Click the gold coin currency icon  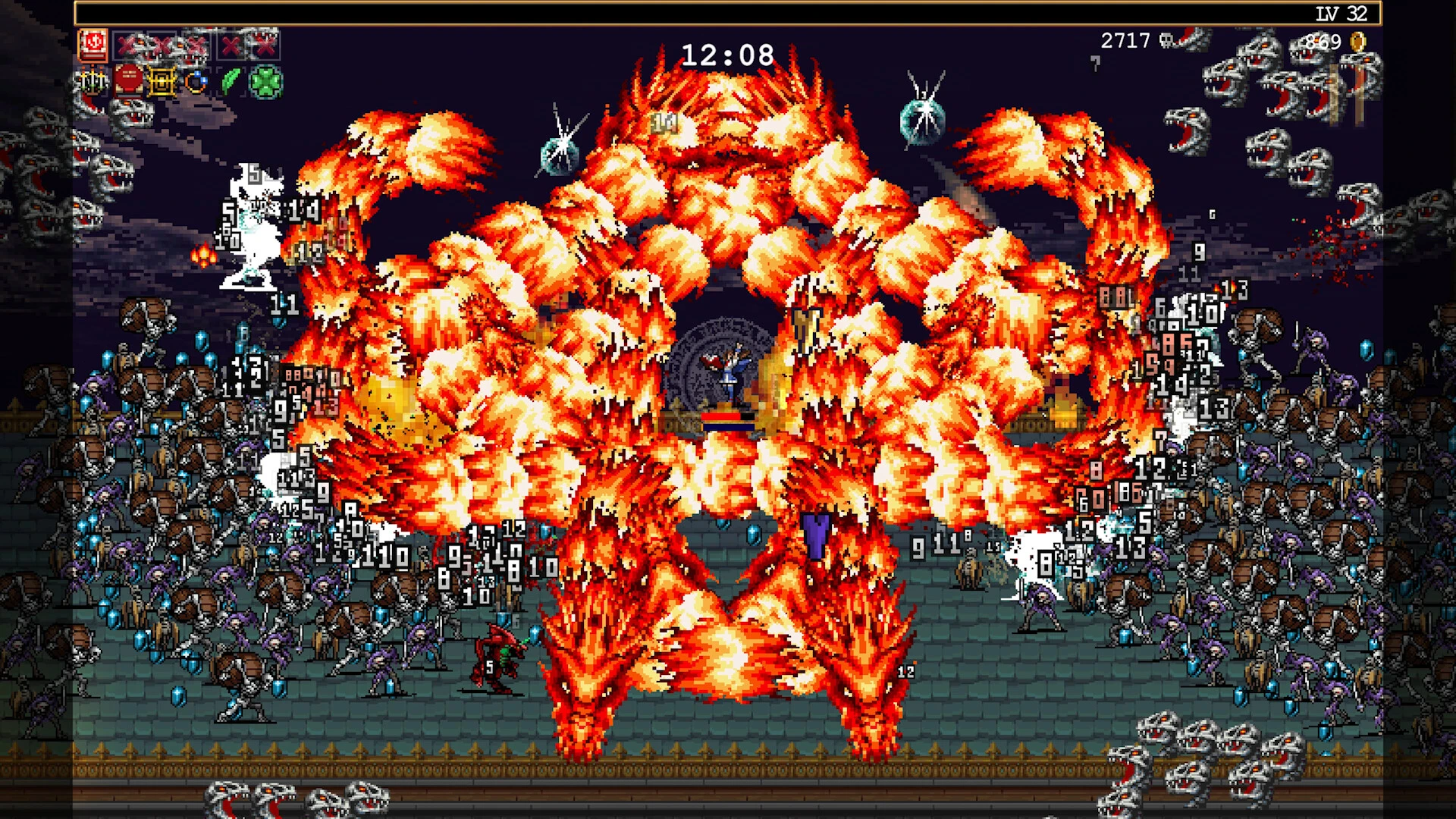[x=1356, y=42]
